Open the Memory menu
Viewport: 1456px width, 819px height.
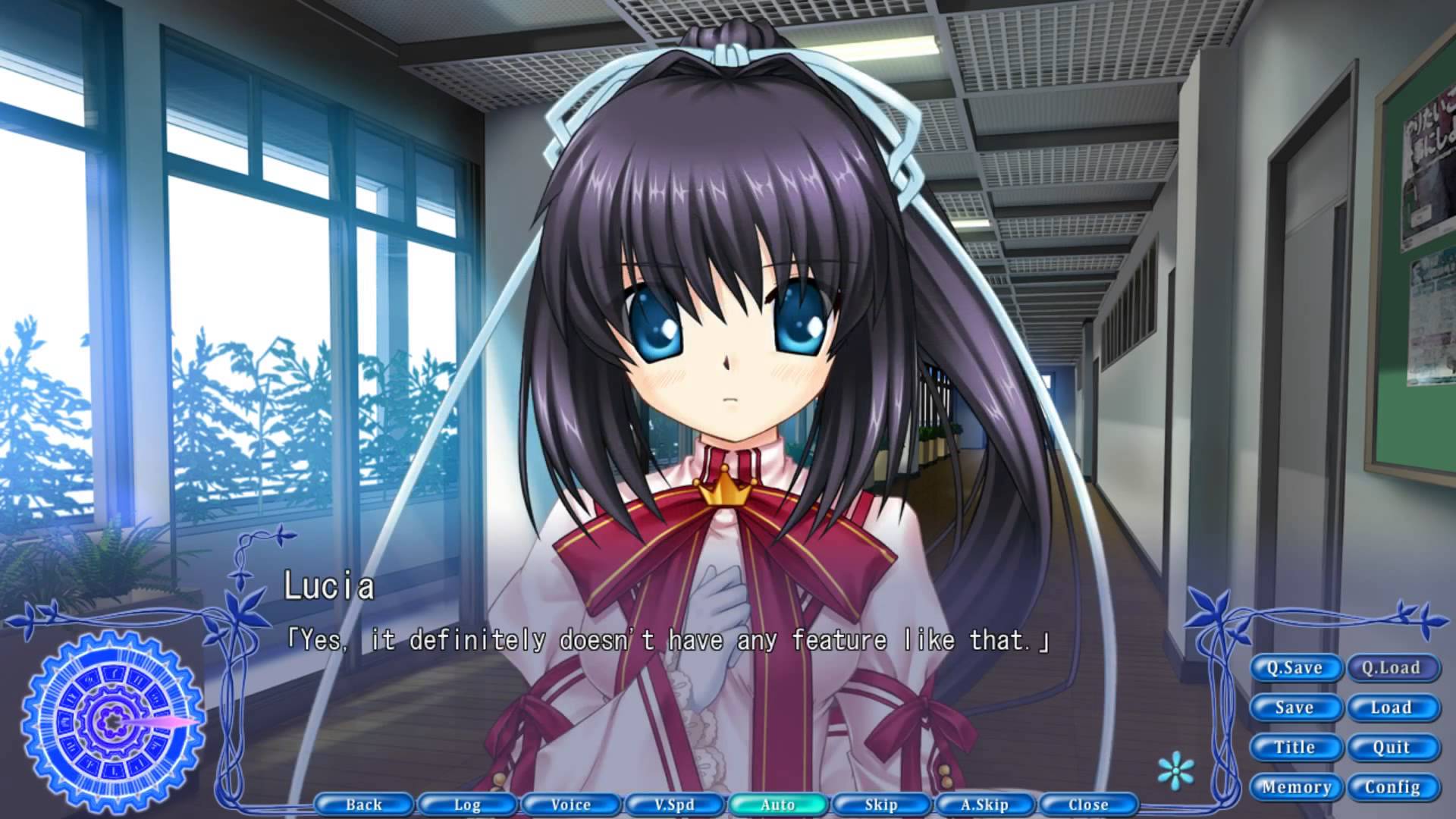click(x=1296, y=788)
